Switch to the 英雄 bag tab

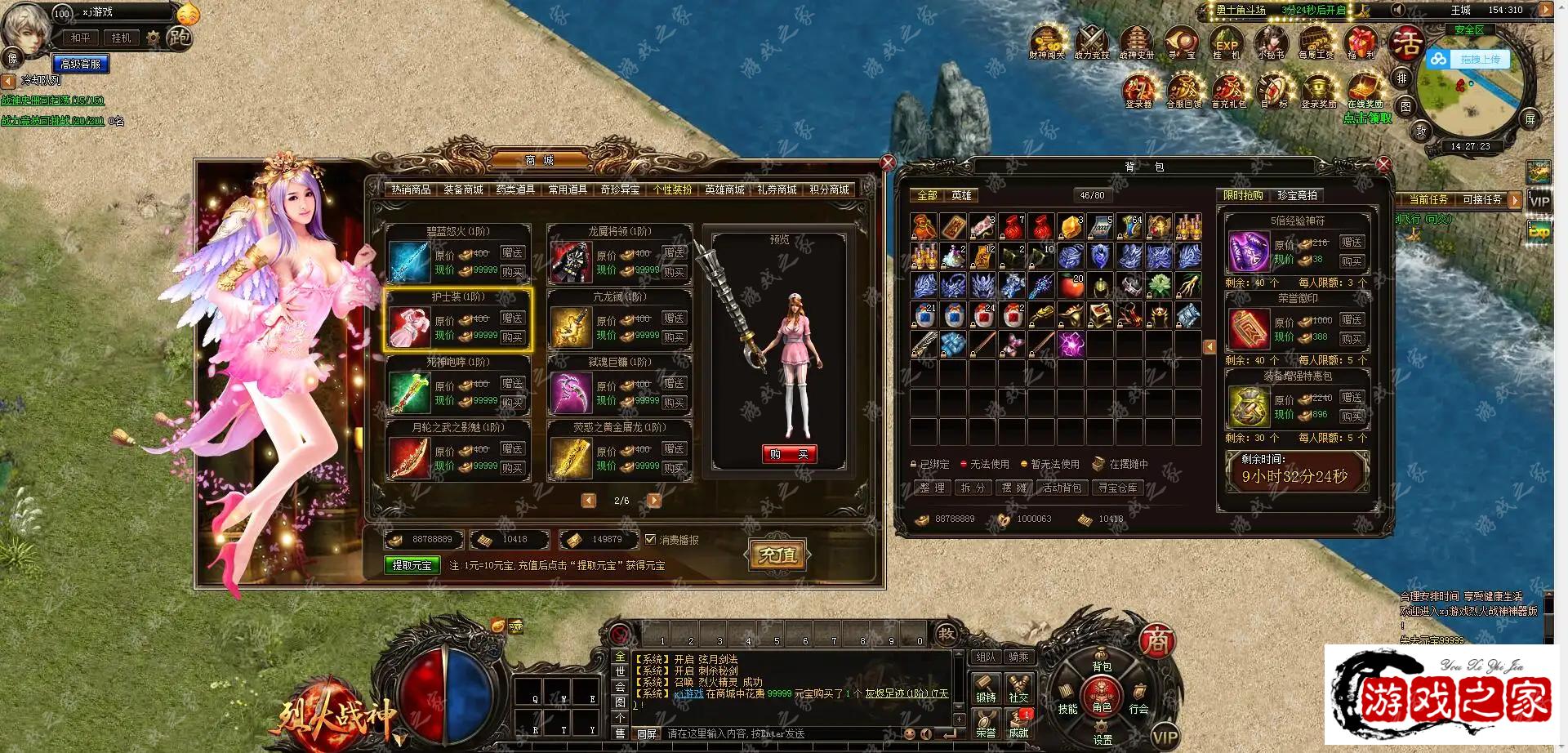961,196
